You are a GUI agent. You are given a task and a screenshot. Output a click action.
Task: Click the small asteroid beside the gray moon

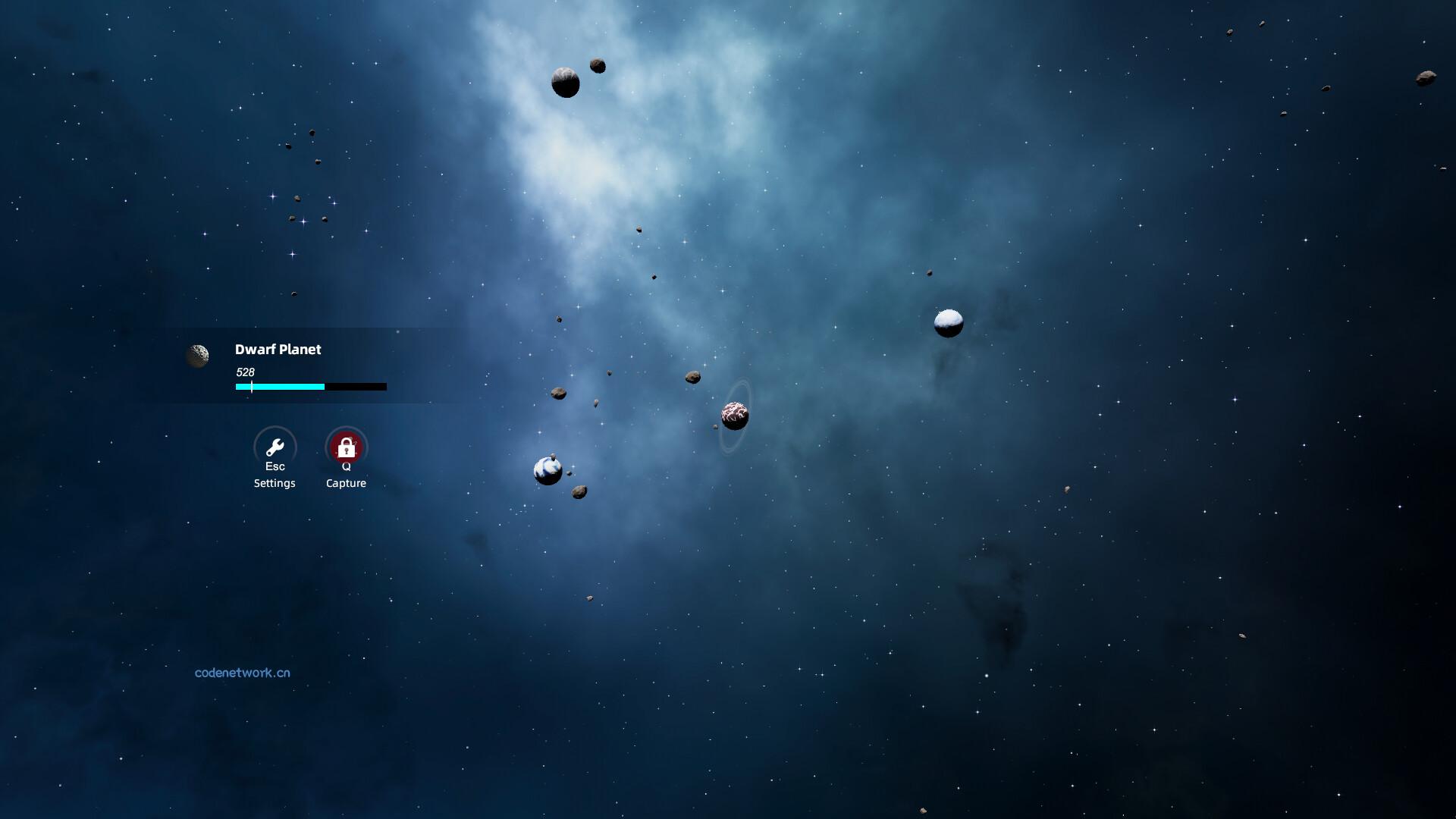coord(598,64)
